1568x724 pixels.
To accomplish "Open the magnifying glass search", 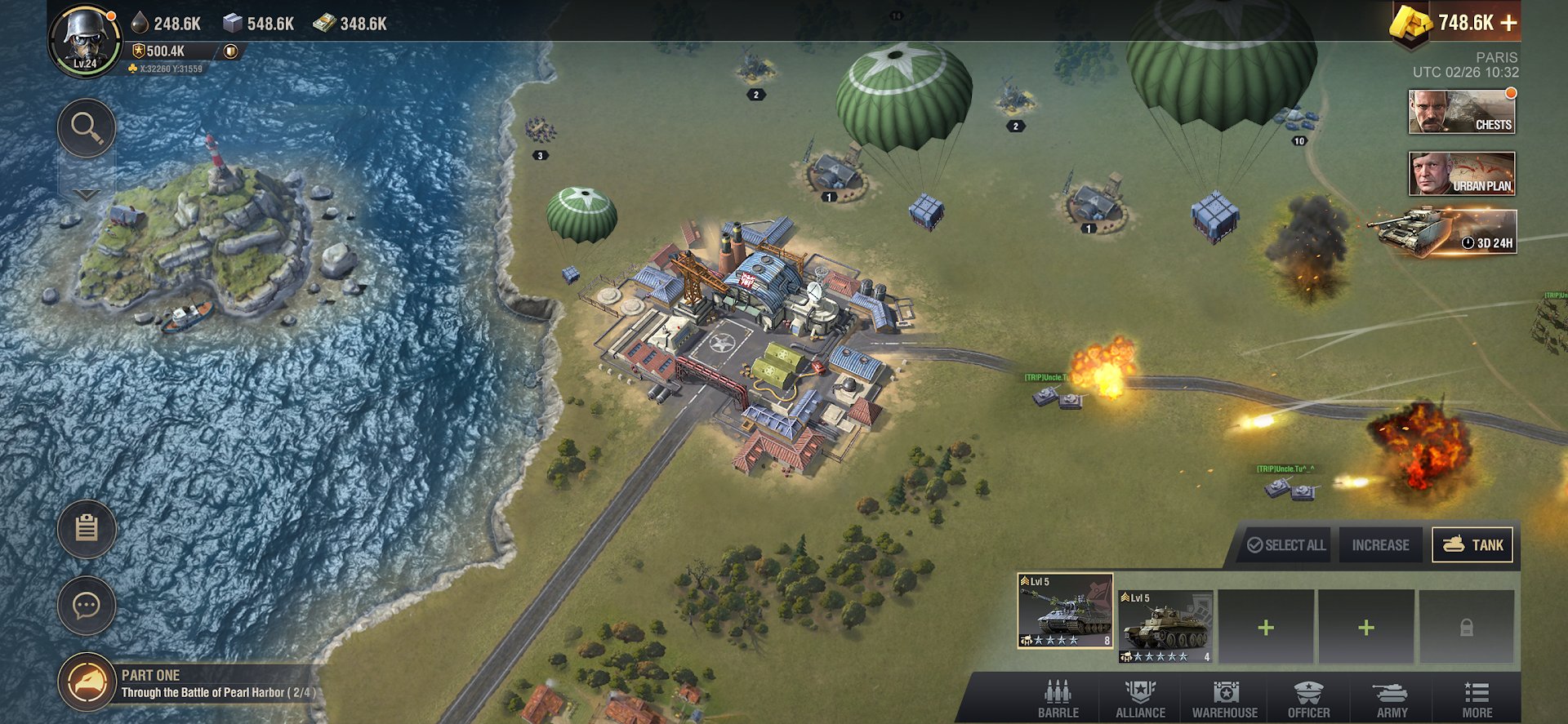I will click(87, 128).
